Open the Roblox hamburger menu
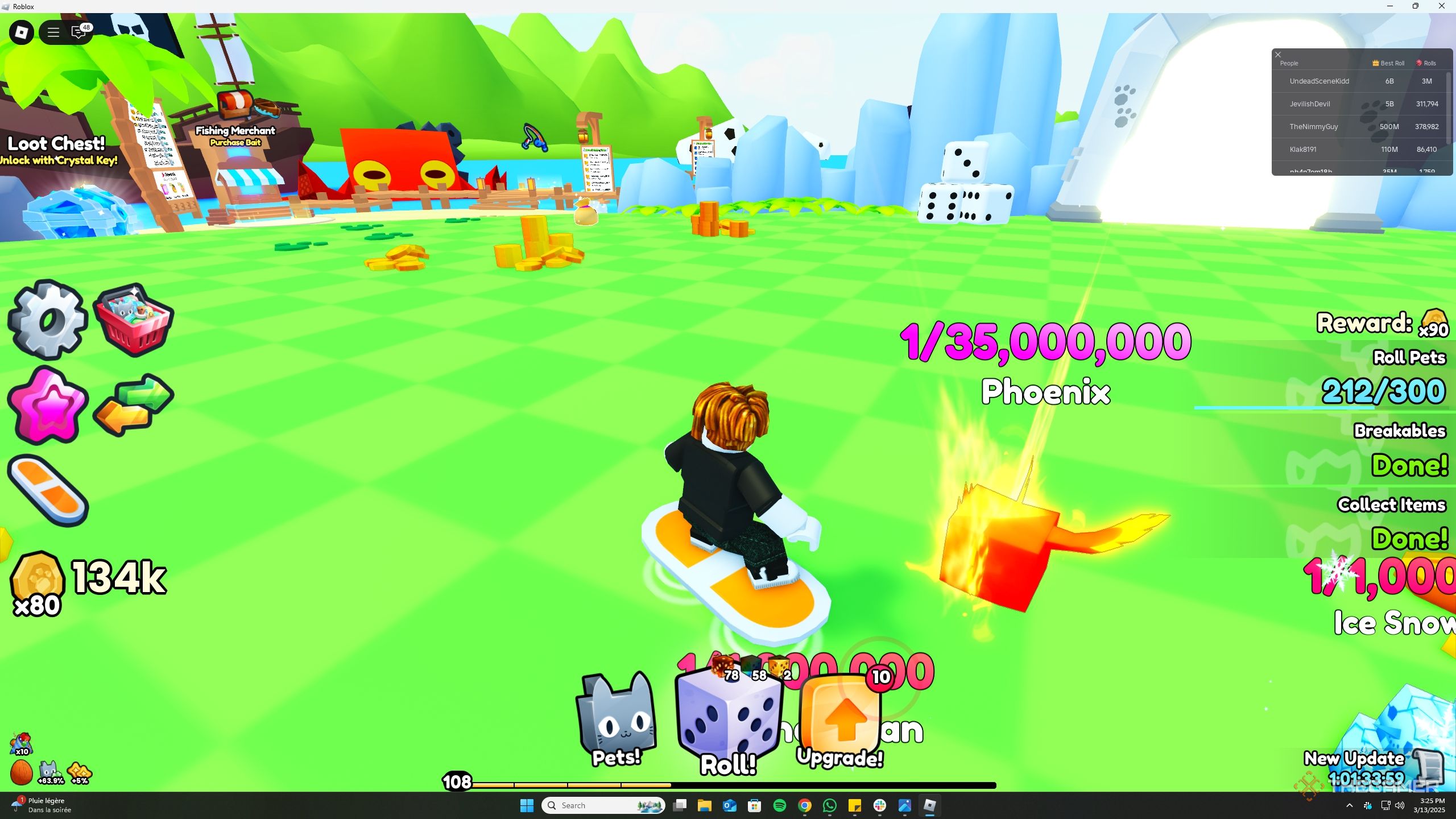Screen dimensions: 1456x819 pos(52,32)
